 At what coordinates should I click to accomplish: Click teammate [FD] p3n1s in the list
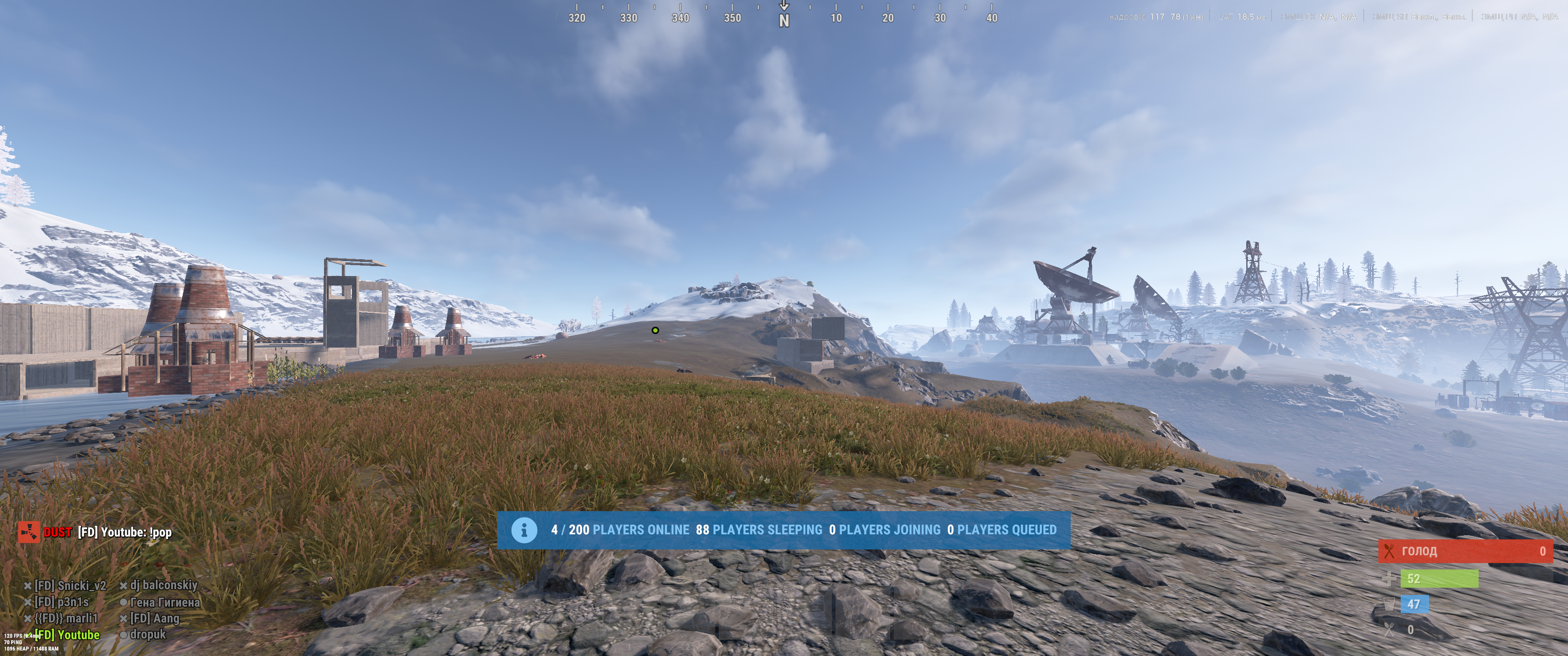tap(61, 602)
